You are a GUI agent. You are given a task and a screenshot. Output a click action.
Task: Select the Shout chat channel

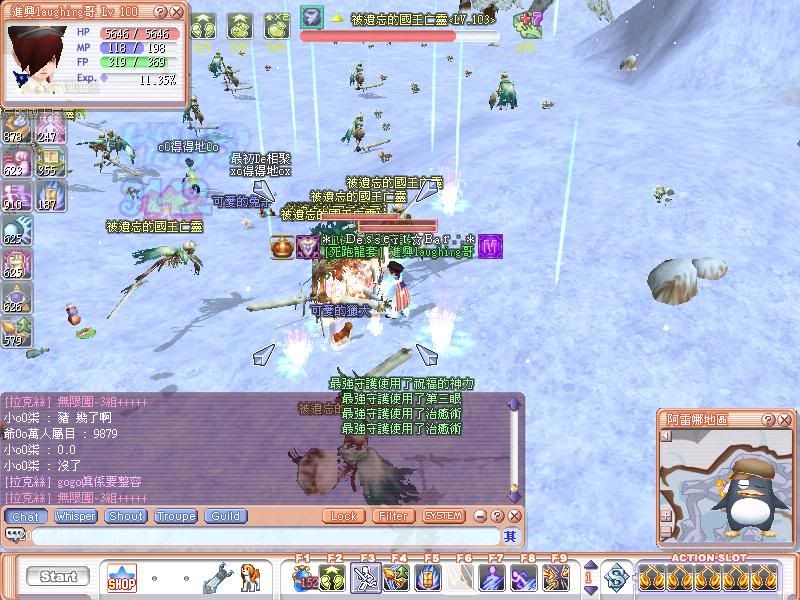point(127,516)
